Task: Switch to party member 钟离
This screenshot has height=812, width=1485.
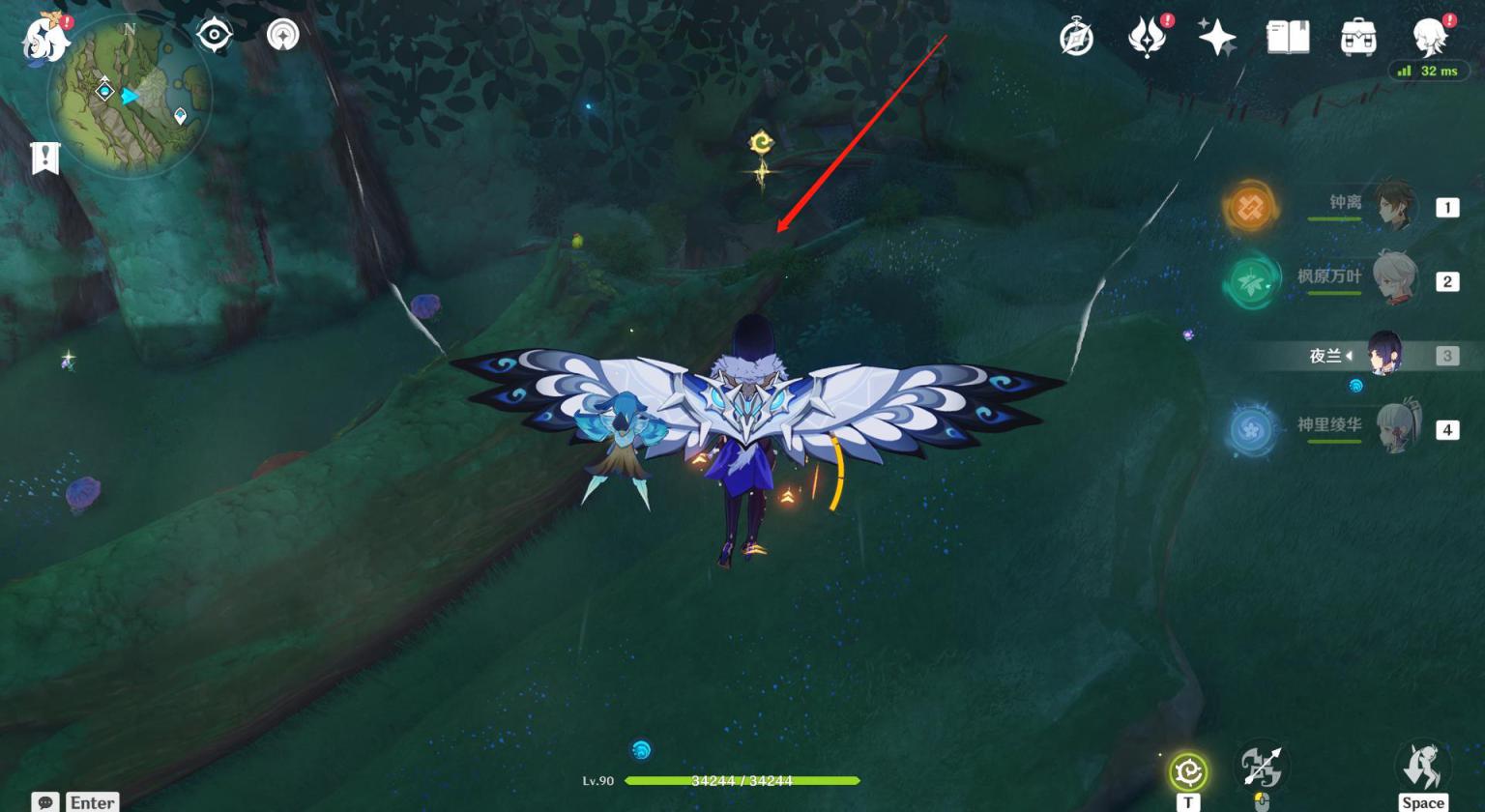Action: click(x=1392, y=206)
